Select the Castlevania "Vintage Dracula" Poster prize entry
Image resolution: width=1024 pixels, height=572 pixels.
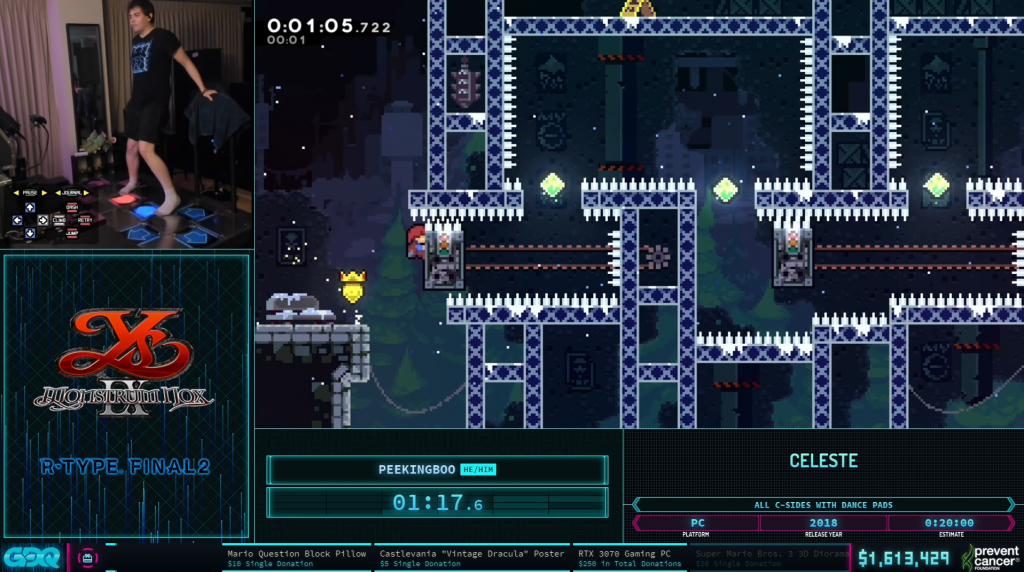click(x=471, y=557)
